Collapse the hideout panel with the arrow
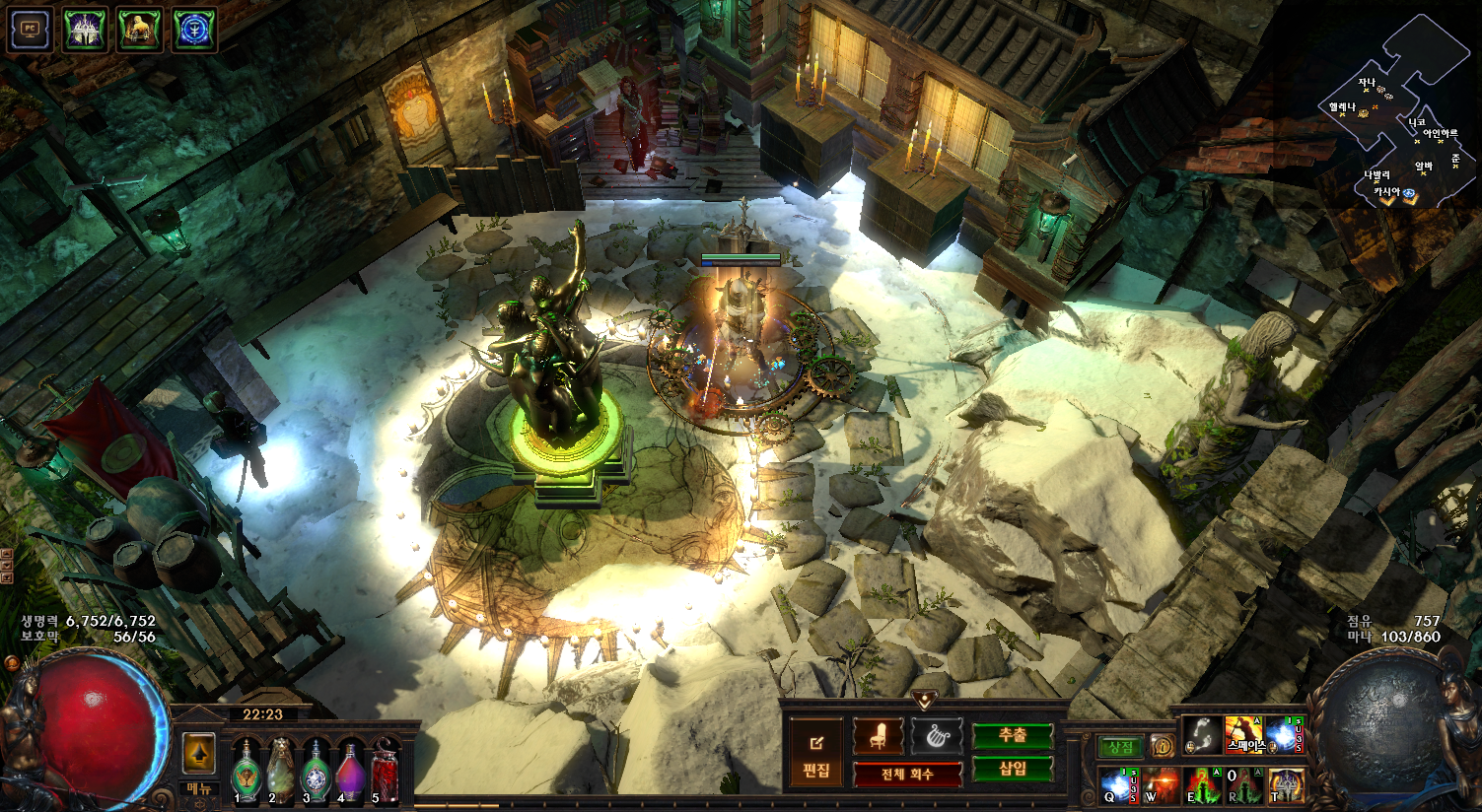Image resolution: width=1482 pixels, height=812 pixels. pyautogui.click(x=924, y=701)
